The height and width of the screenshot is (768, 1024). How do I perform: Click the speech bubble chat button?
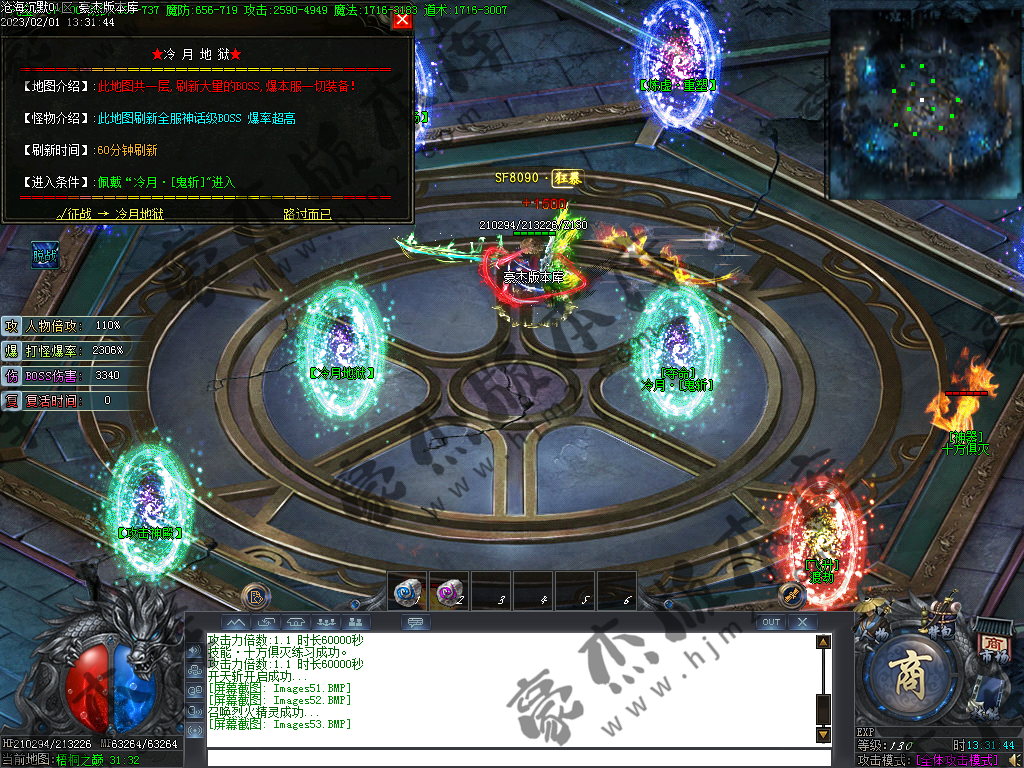click(x=415, y=622)
